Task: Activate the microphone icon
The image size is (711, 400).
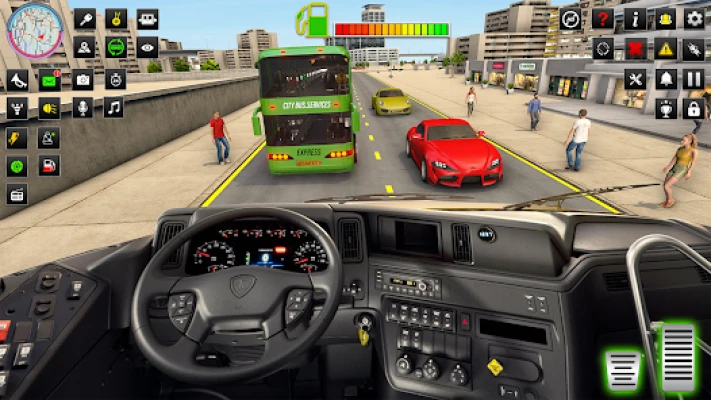Action: (x=82, y=108)
